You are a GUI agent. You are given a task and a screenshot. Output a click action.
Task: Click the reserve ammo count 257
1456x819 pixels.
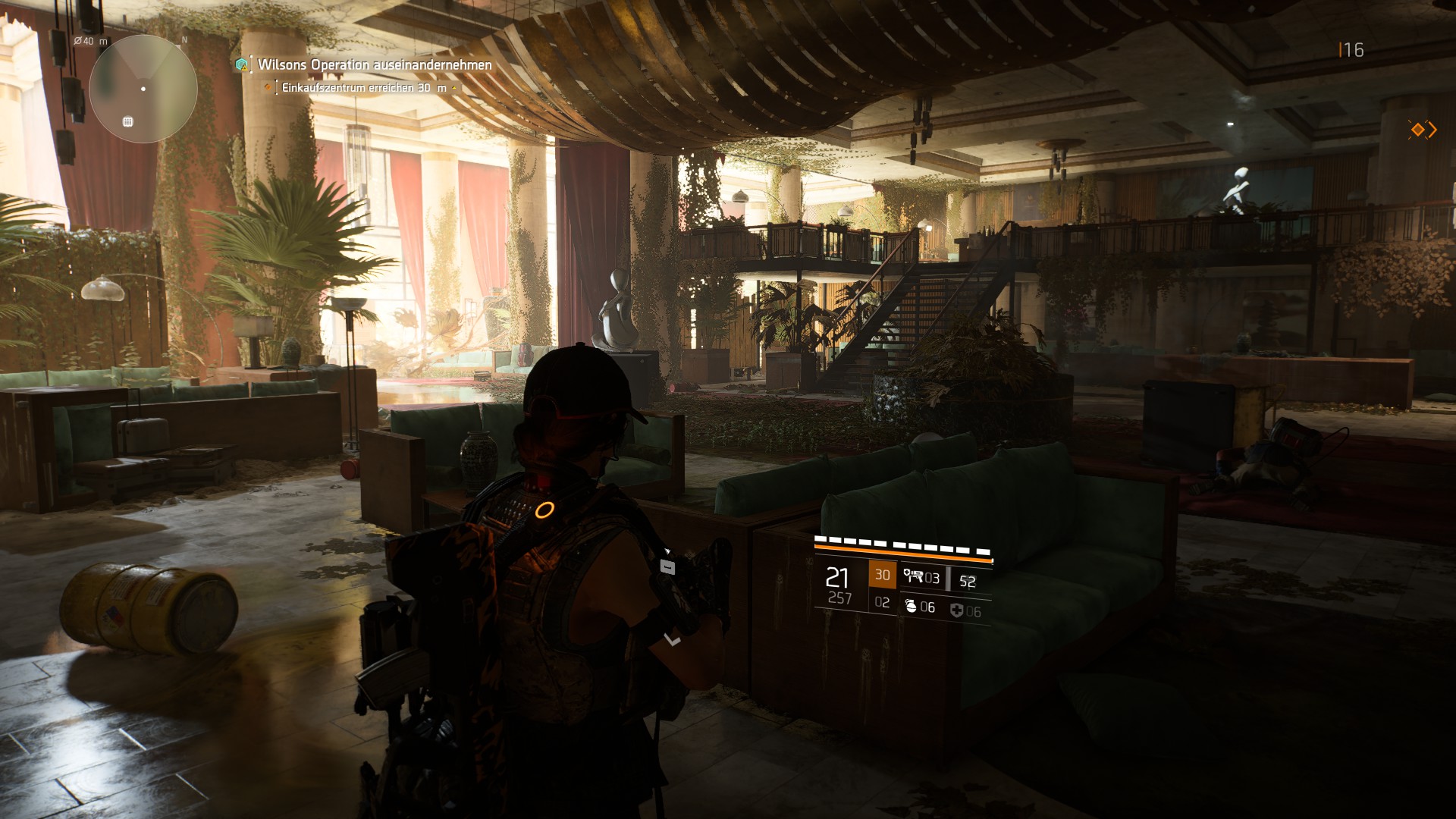(841, 597)
